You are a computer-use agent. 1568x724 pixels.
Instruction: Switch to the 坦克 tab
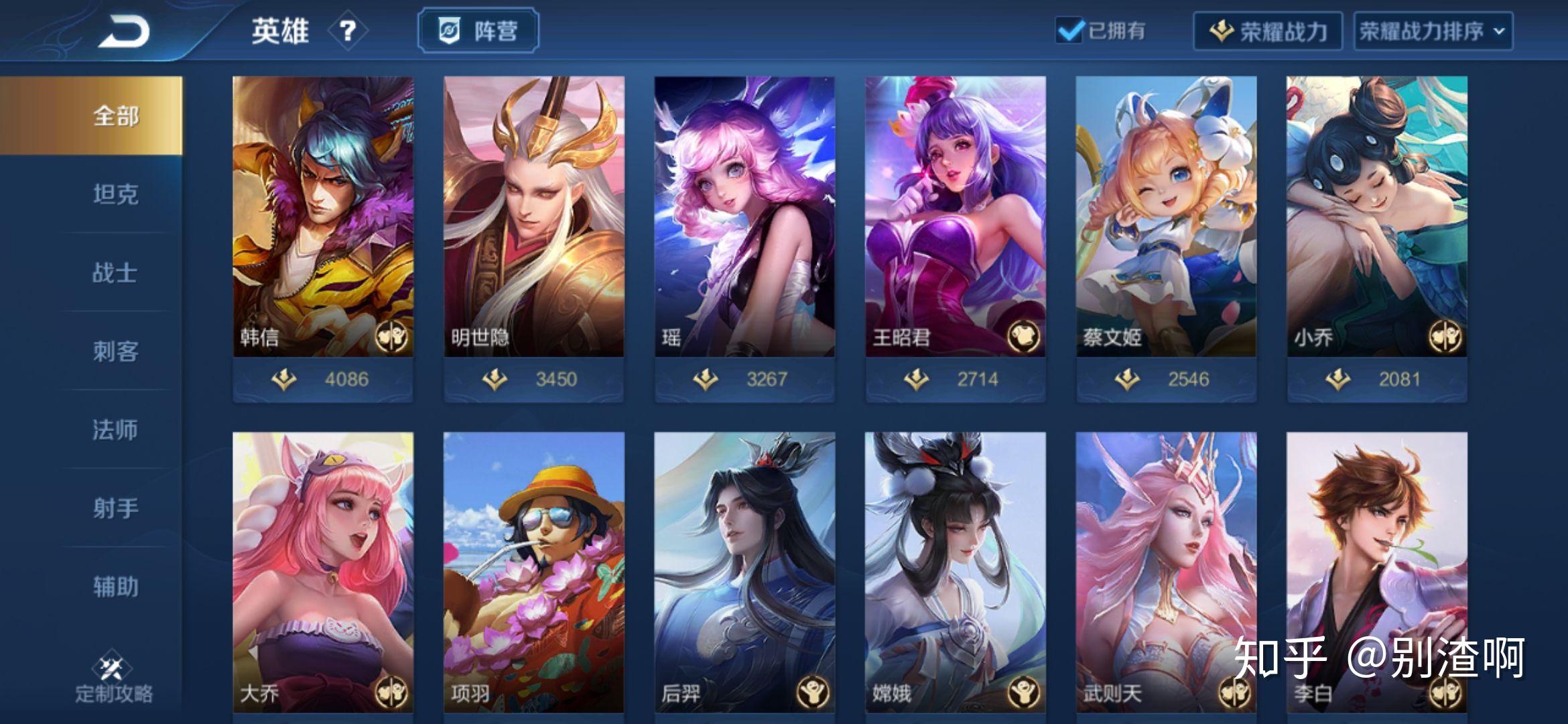115,194
